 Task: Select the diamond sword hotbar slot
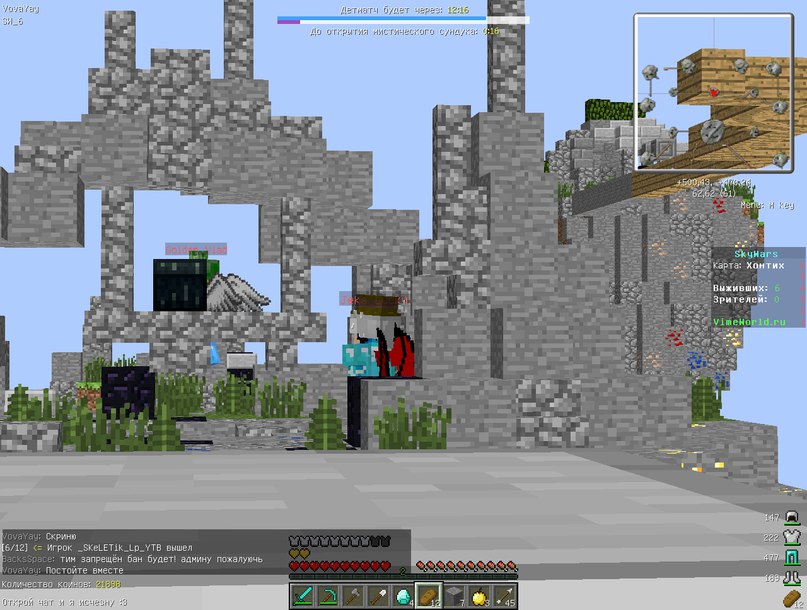[x=304, y=596]
